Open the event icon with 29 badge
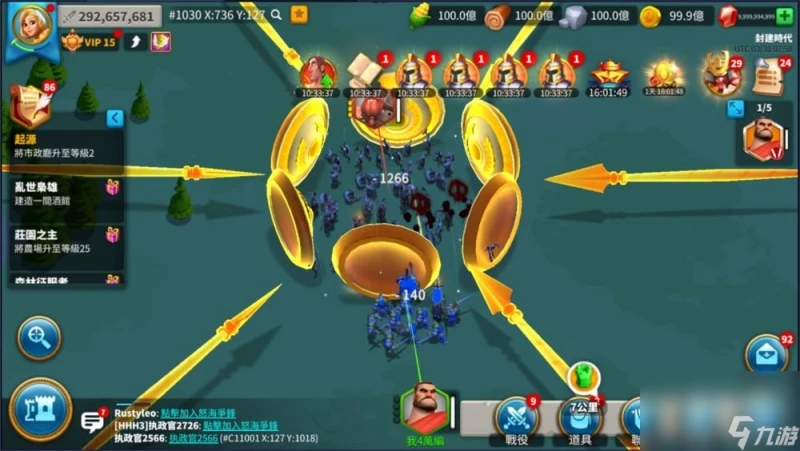 [x=719, y=75]
